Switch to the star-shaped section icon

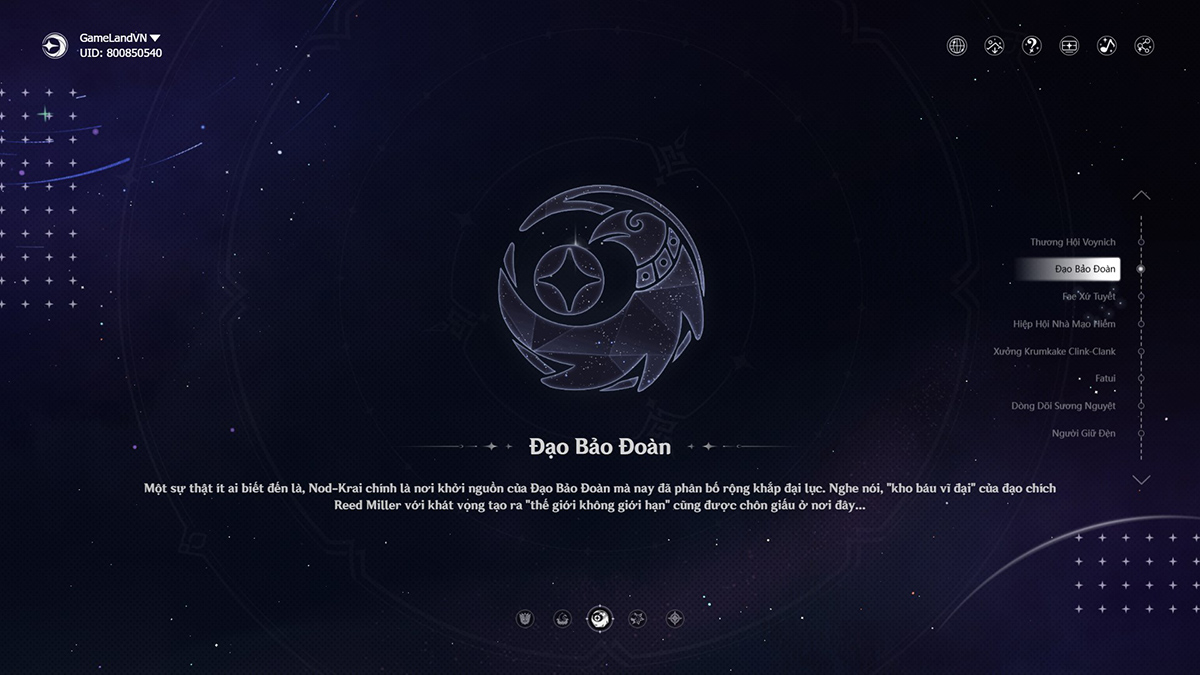637,619
